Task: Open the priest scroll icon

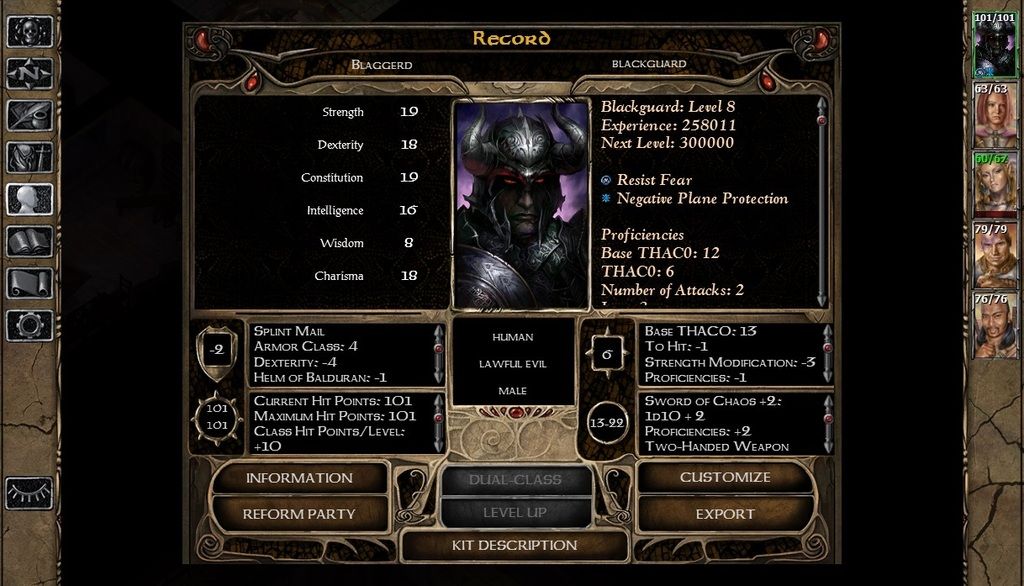Action: pos(29,283)
